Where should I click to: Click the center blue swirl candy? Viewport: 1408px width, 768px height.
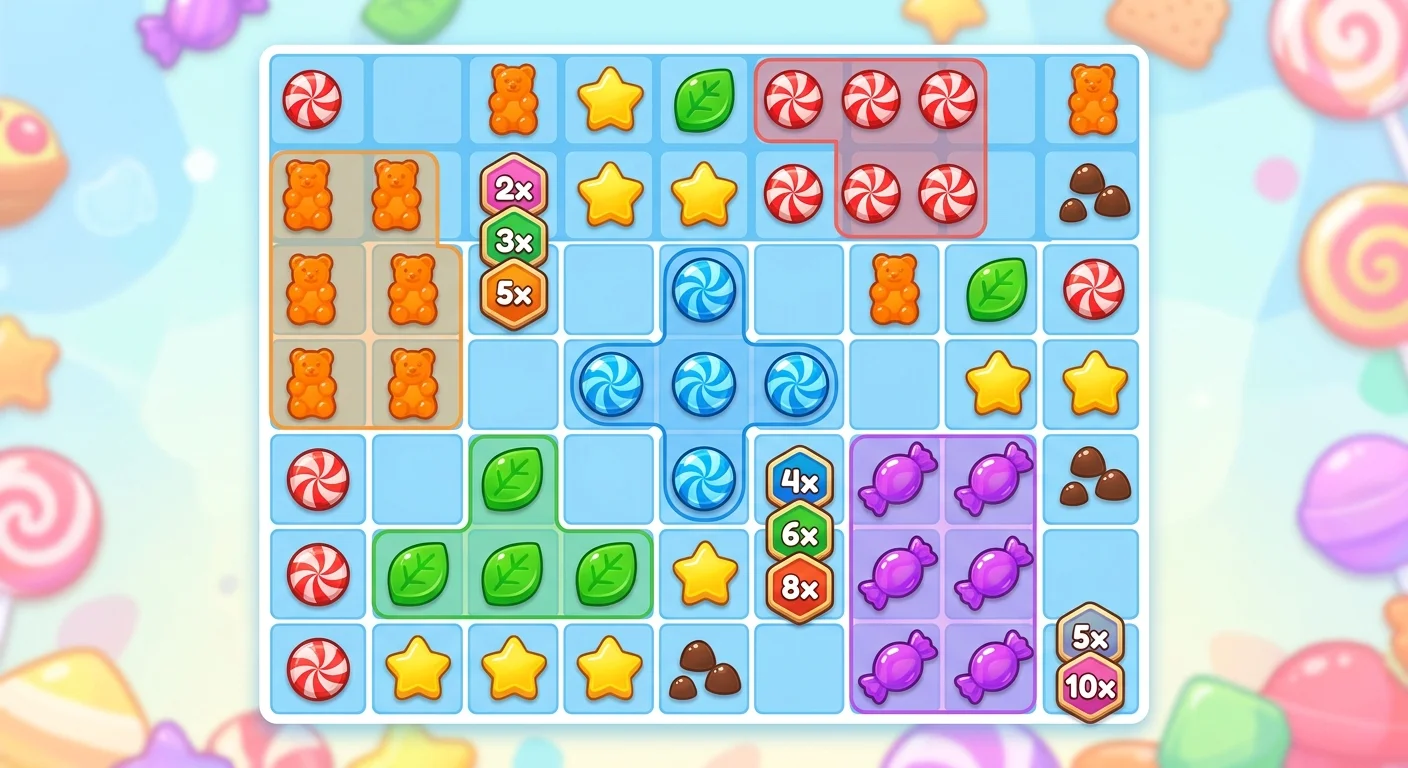coord(703,385)
